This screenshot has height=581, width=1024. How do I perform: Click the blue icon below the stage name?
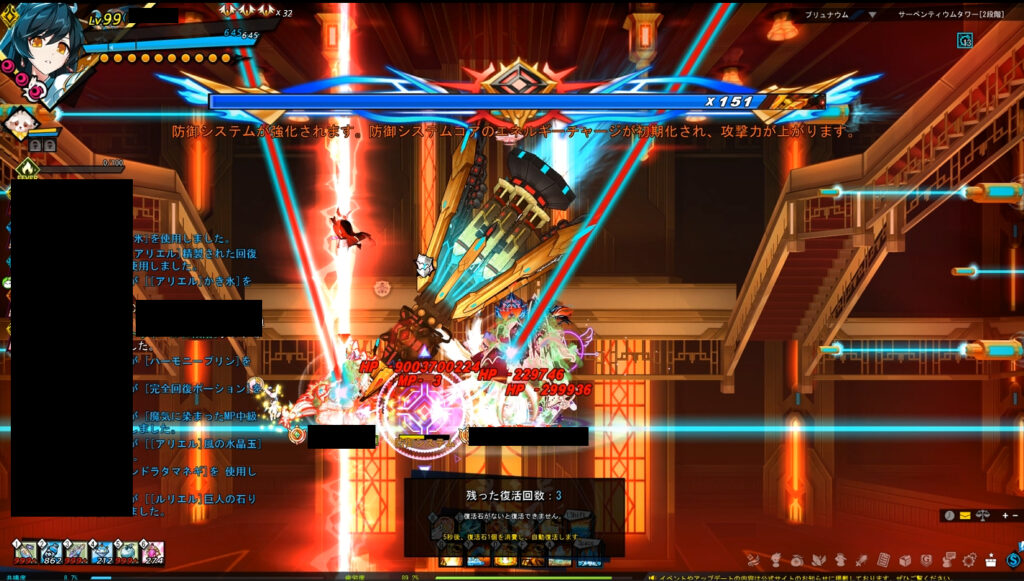pos(964,41)
